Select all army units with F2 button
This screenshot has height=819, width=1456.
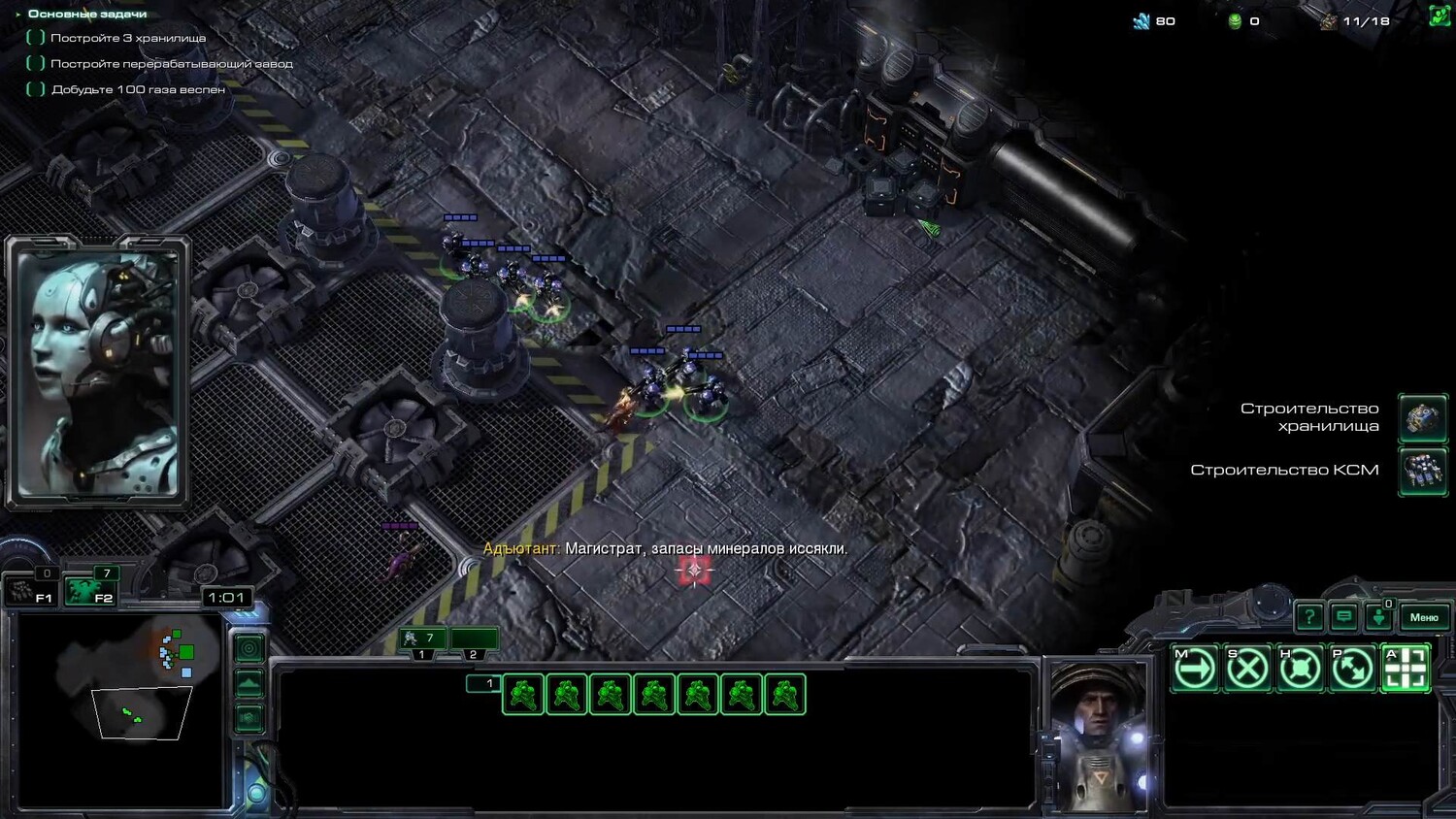click(x=90, y=591)
